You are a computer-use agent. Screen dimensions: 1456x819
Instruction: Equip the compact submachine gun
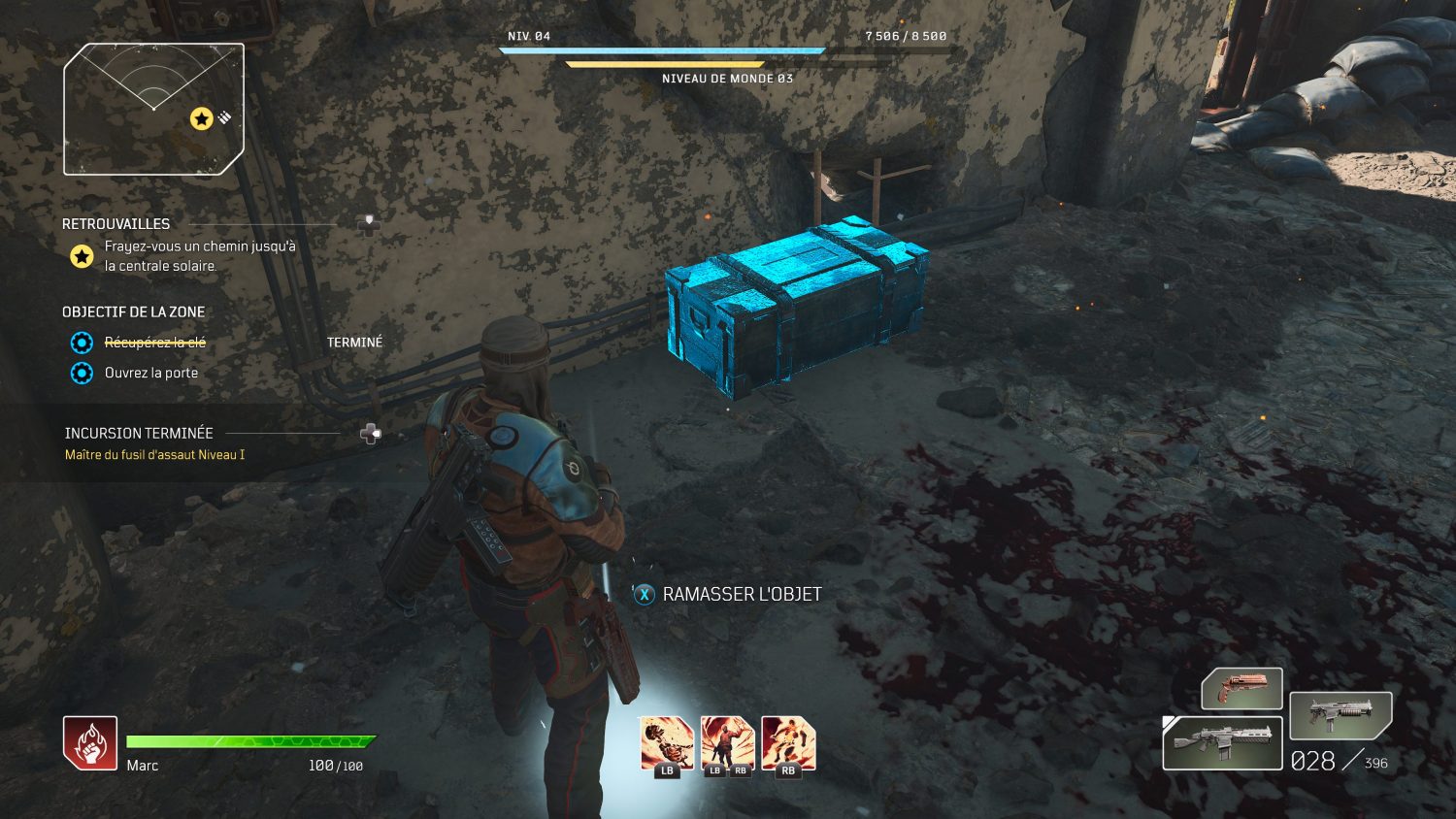click(1340, 715)
